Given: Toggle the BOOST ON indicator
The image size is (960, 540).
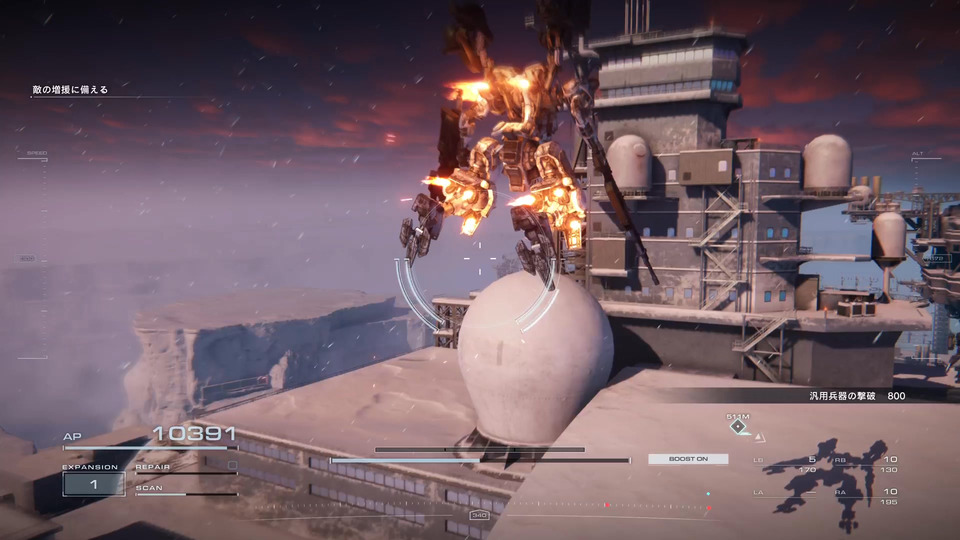Looking at the screenshot, I should [688, 459].
